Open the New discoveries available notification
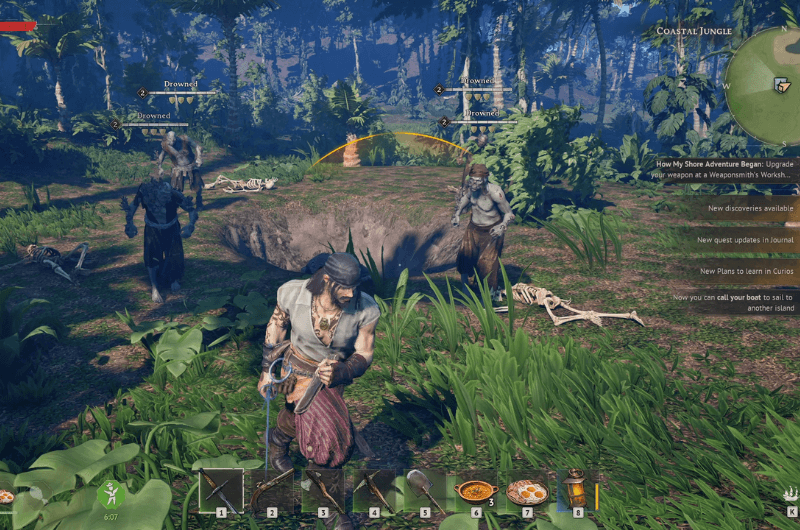 click(750, 208)
